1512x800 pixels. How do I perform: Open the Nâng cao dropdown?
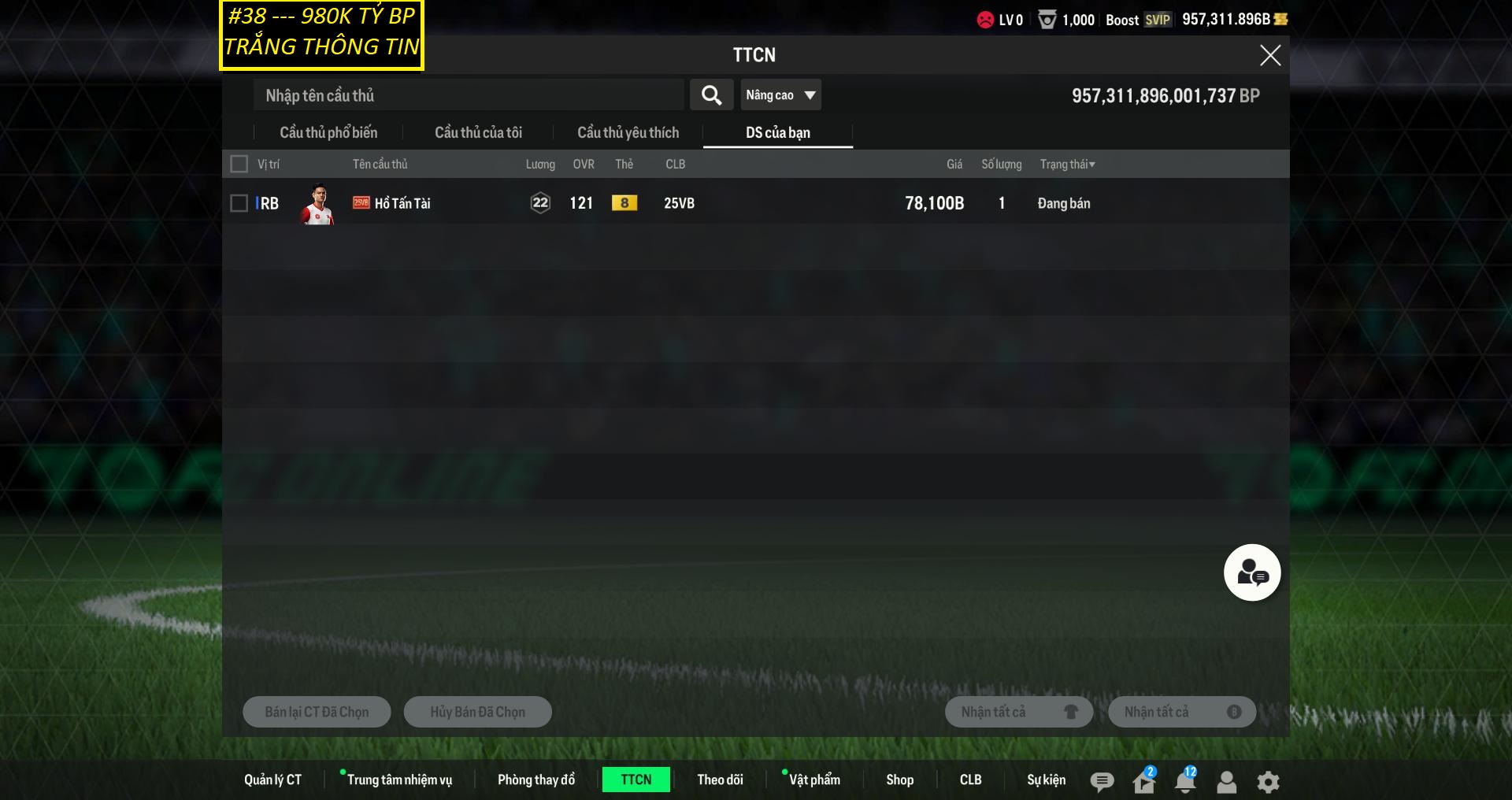(780, 95)
